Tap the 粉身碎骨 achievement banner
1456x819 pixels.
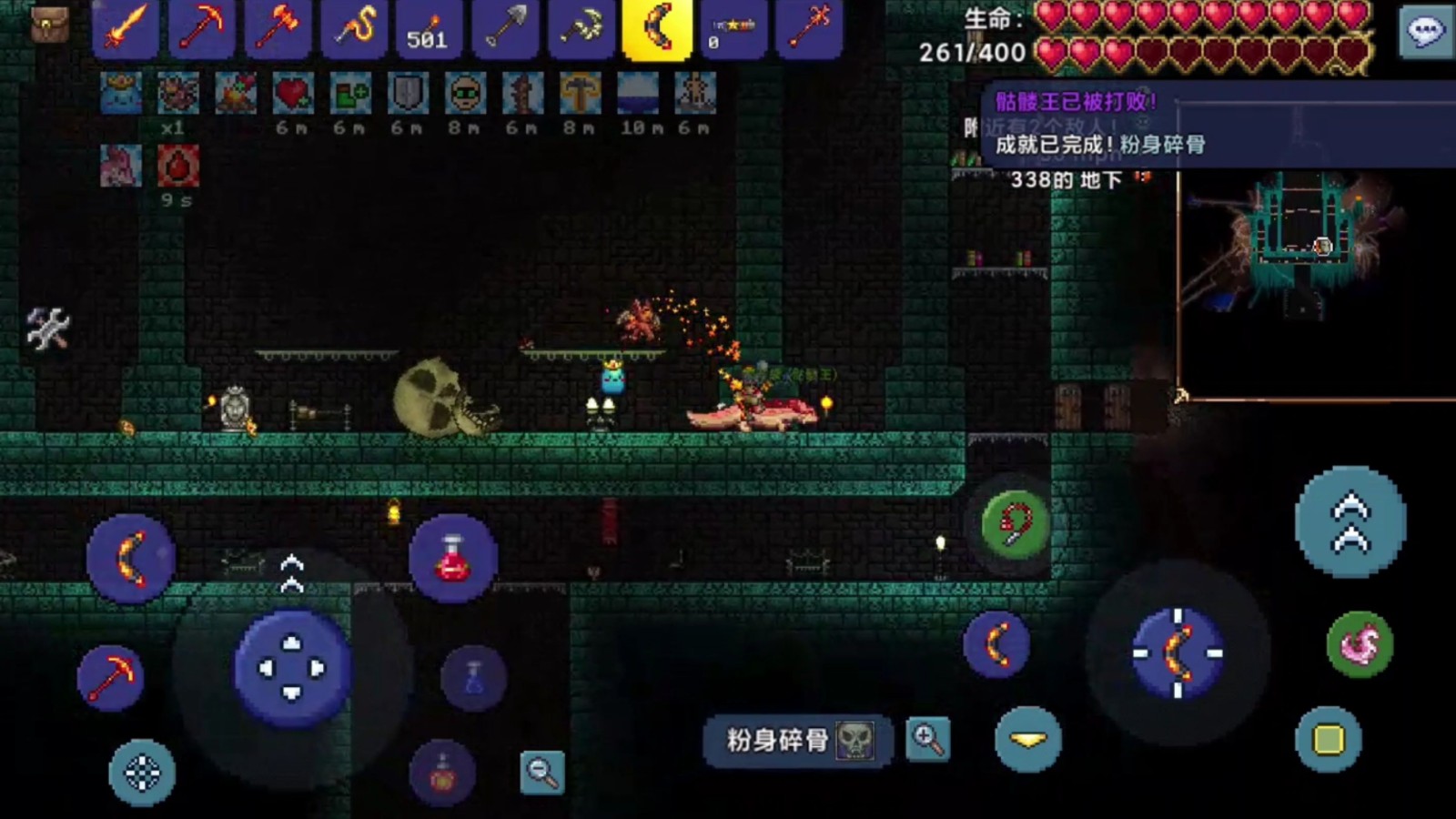(x=794, y=742)
